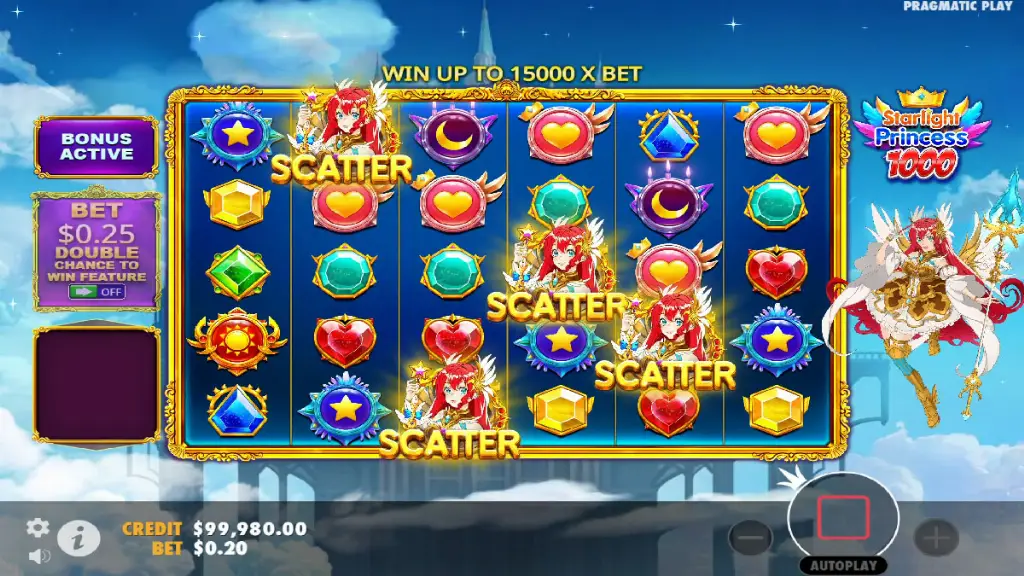Show the game info page
Viewport: 1024px width, 576px height.
78,538
